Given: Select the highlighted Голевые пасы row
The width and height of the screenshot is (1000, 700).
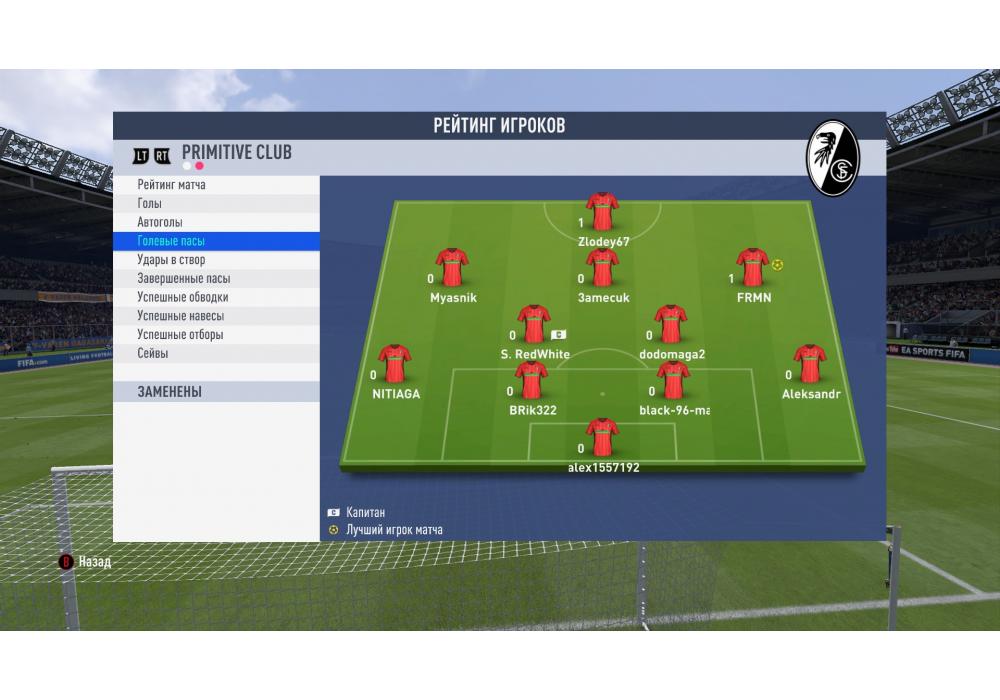Looking at the screenshot, I should tap(171, 241).
